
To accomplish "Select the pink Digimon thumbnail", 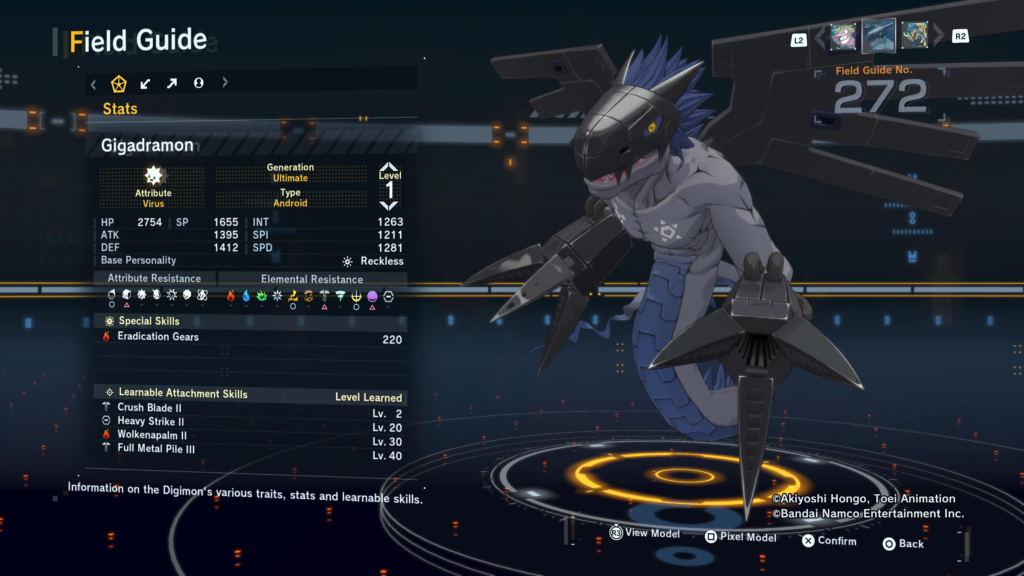I will (843, 37).
